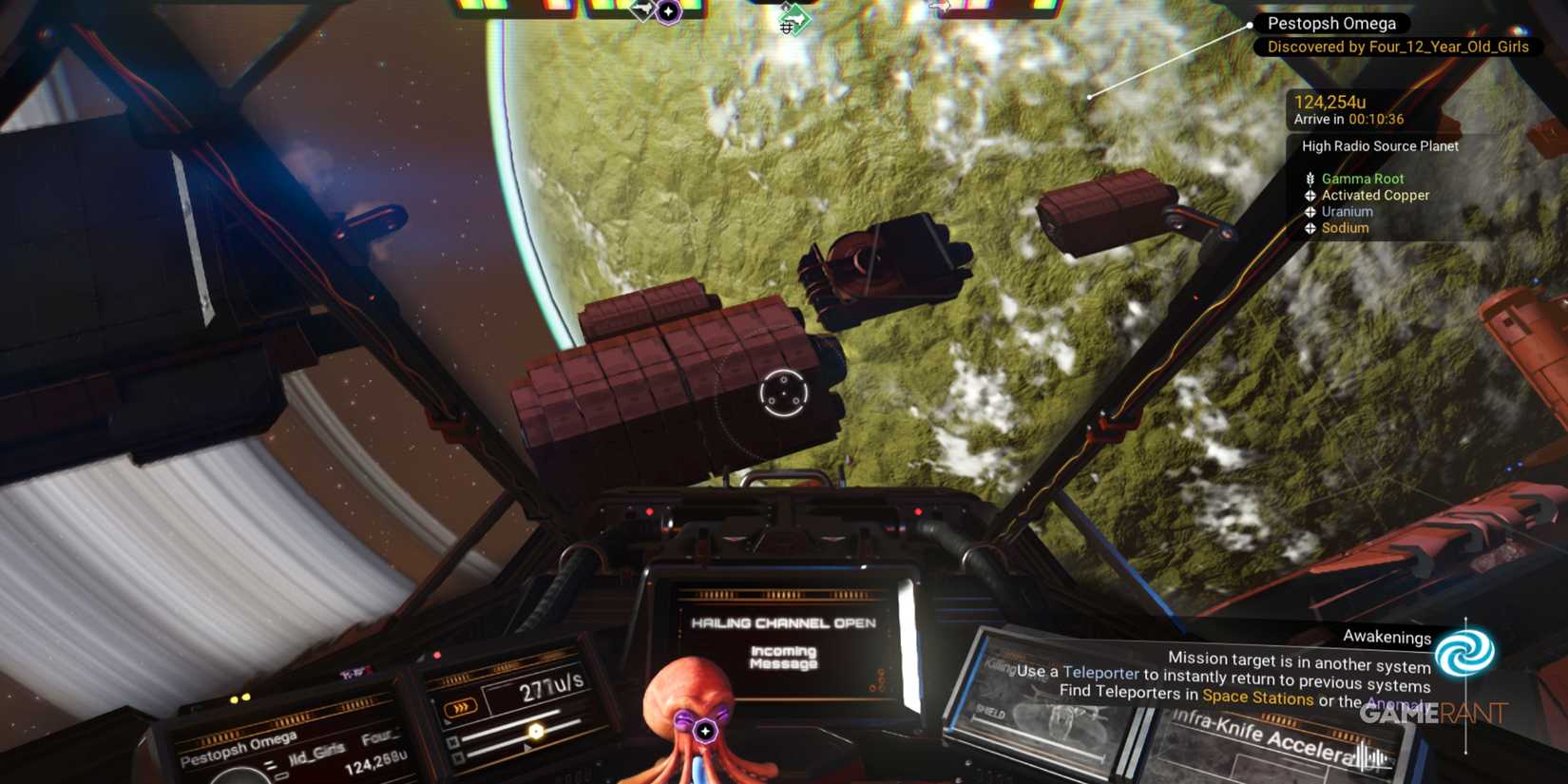The width and height of the screenshot is (1568, 784).
Task: Click the purple star waypoint icon near top
Action: click(x=668, y=10)
